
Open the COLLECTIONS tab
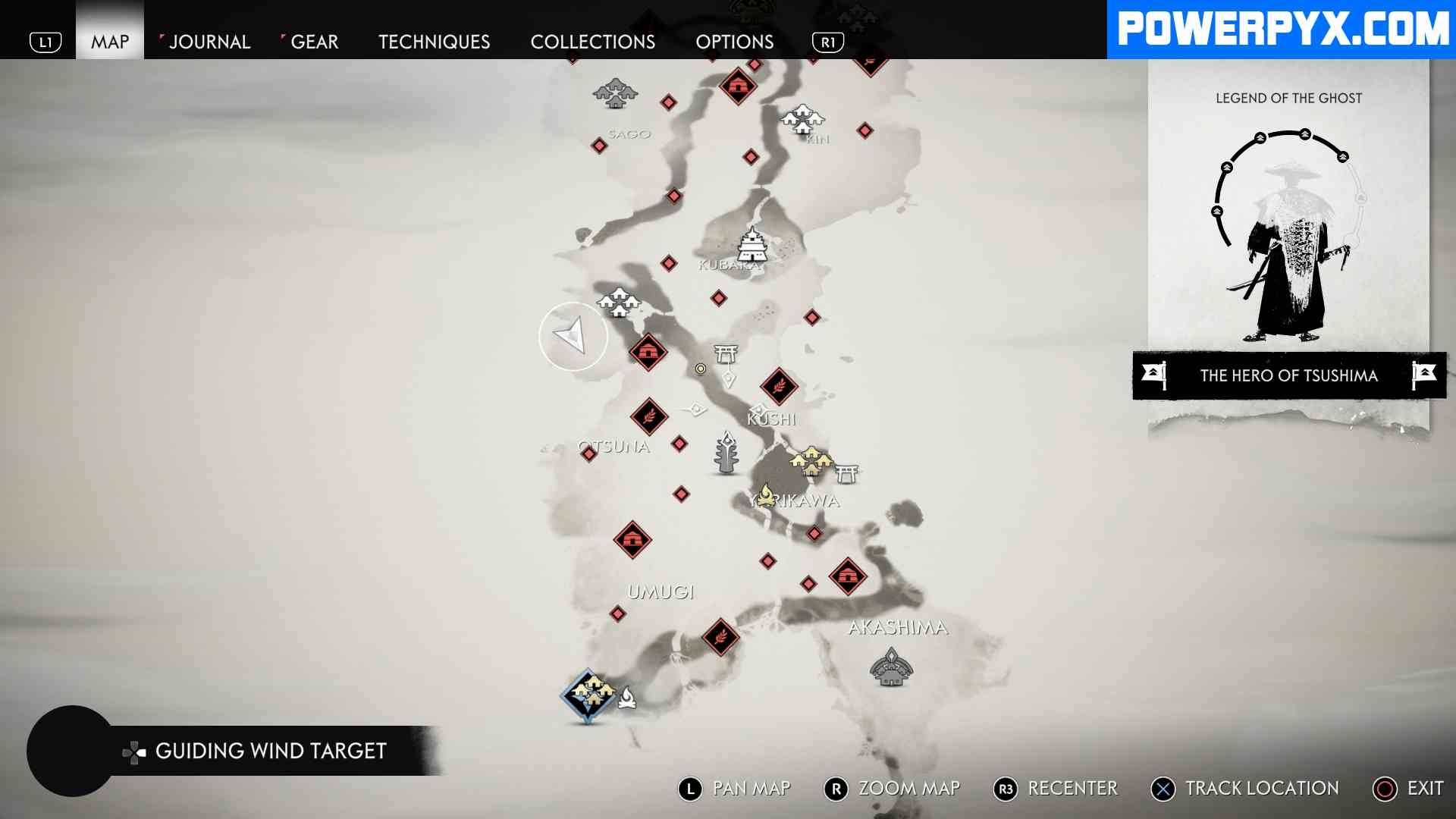click(x=594, y=42)
